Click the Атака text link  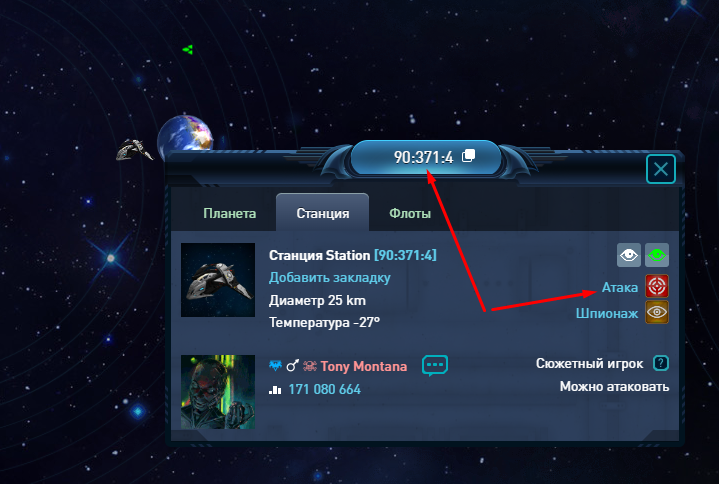[x=620, y=288]
